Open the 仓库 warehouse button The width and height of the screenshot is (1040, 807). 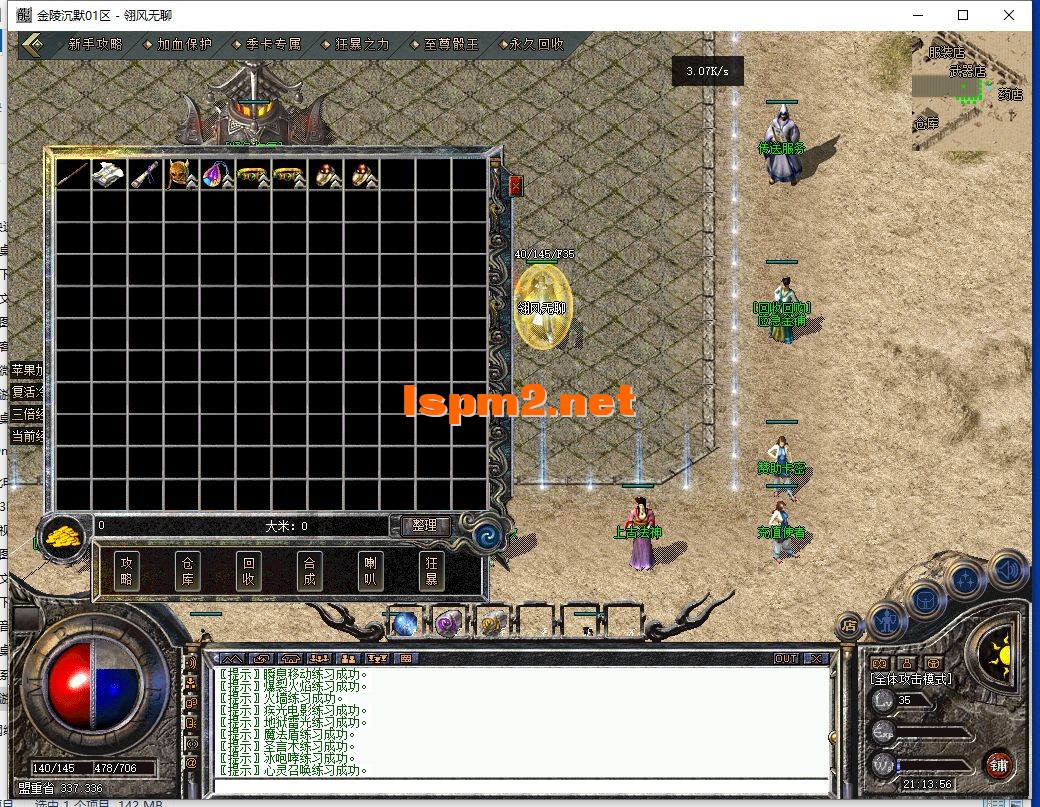tap(187, 570)
